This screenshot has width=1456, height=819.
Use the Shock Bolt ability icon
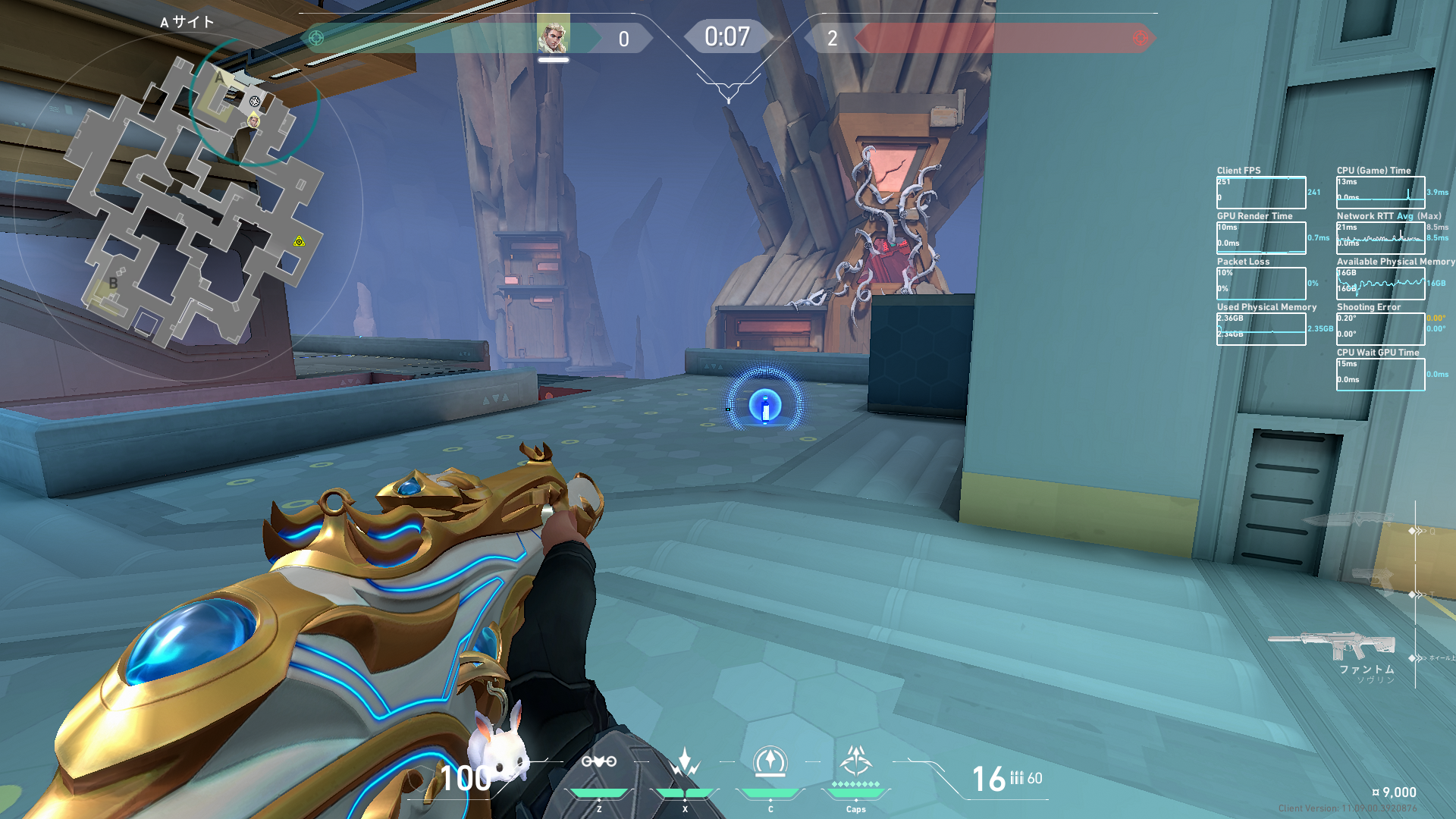(x=685, y=762)
